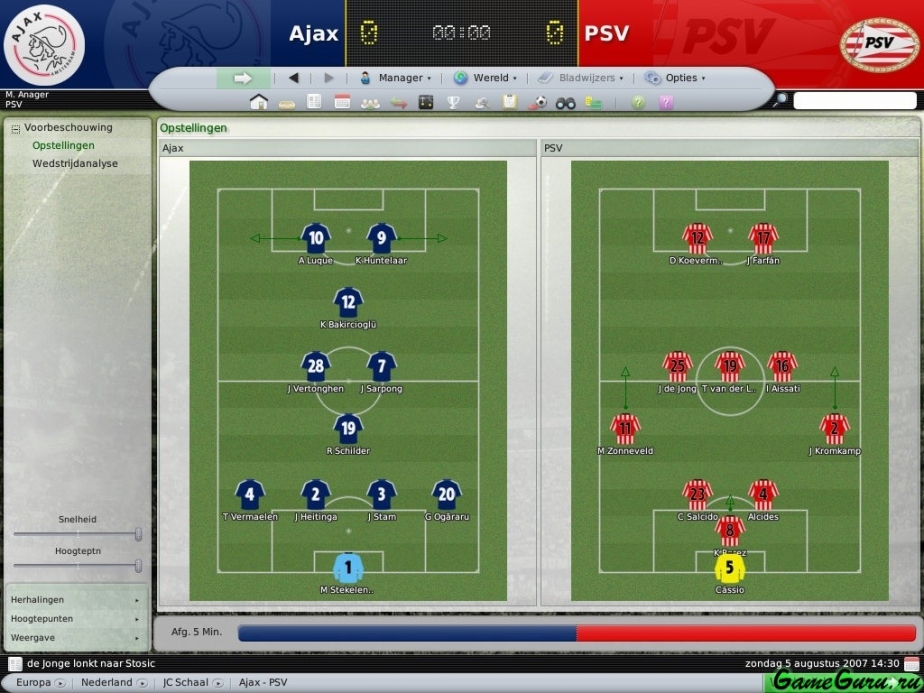Viewport: 924px width, 693px height.
Task: Click the home icon in toolbar
Action: tap(259, 102)
